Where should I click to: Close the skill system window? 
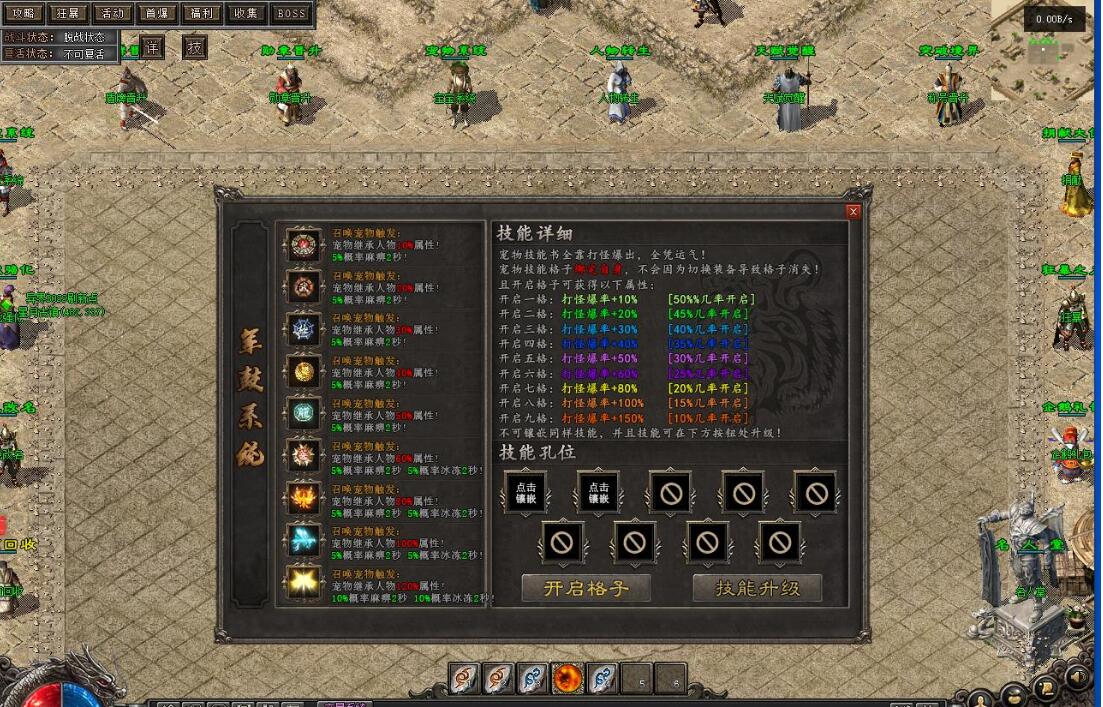(x=853, y=211)
